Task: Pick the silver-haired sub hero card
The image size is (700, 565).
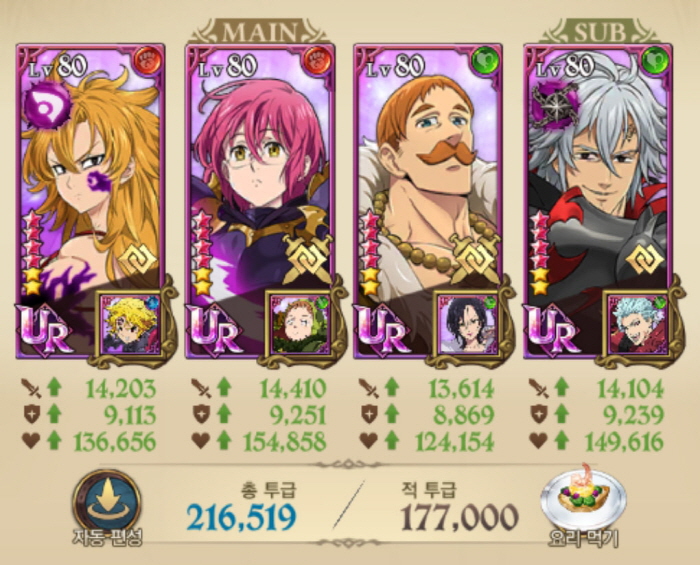Action: [595, 180]
